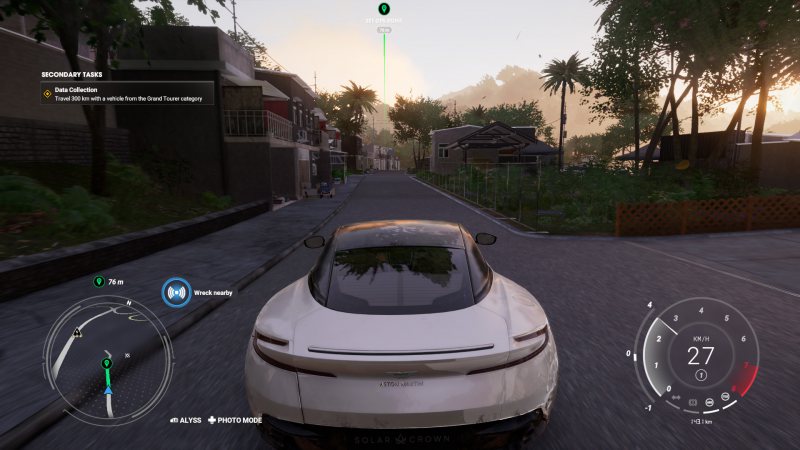
Task: Click the green pin beside the 76 m distance
Action: coord(98,282)
